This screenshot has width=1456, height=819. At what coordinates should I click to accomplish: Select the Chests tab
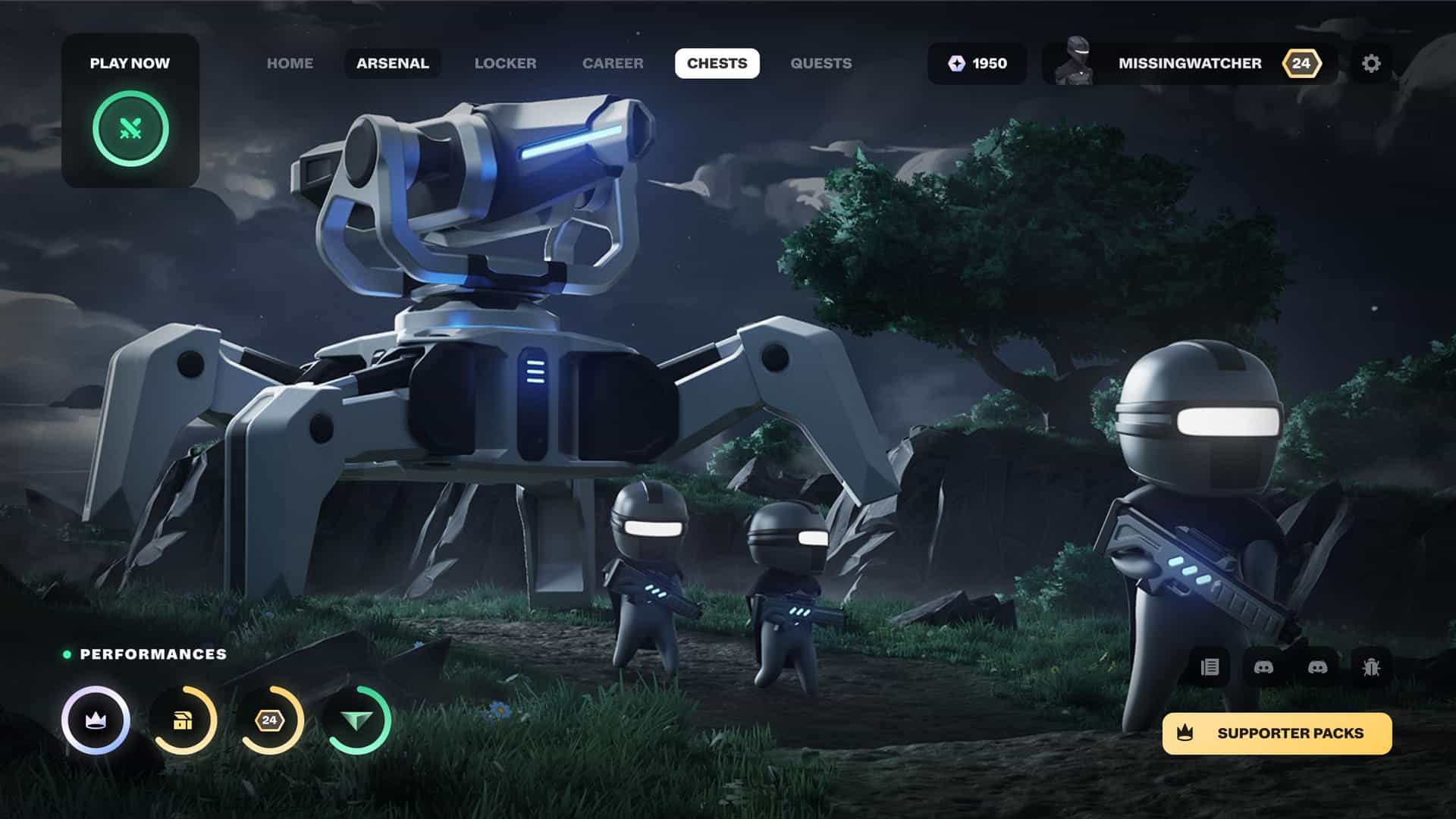coord(717,64)
